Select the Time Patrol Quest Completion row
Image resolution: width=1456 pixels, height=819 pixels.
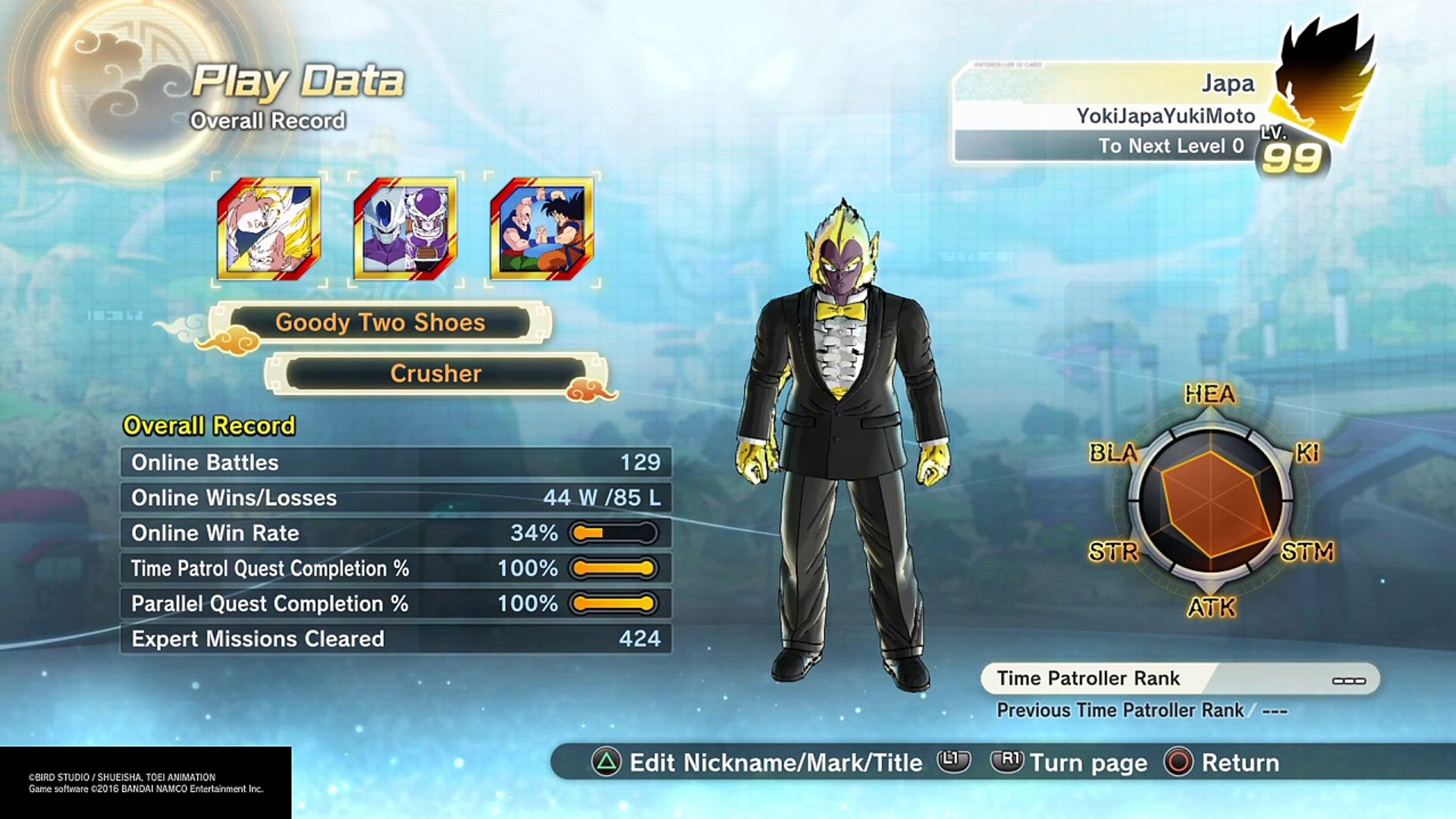click(396, 568)
